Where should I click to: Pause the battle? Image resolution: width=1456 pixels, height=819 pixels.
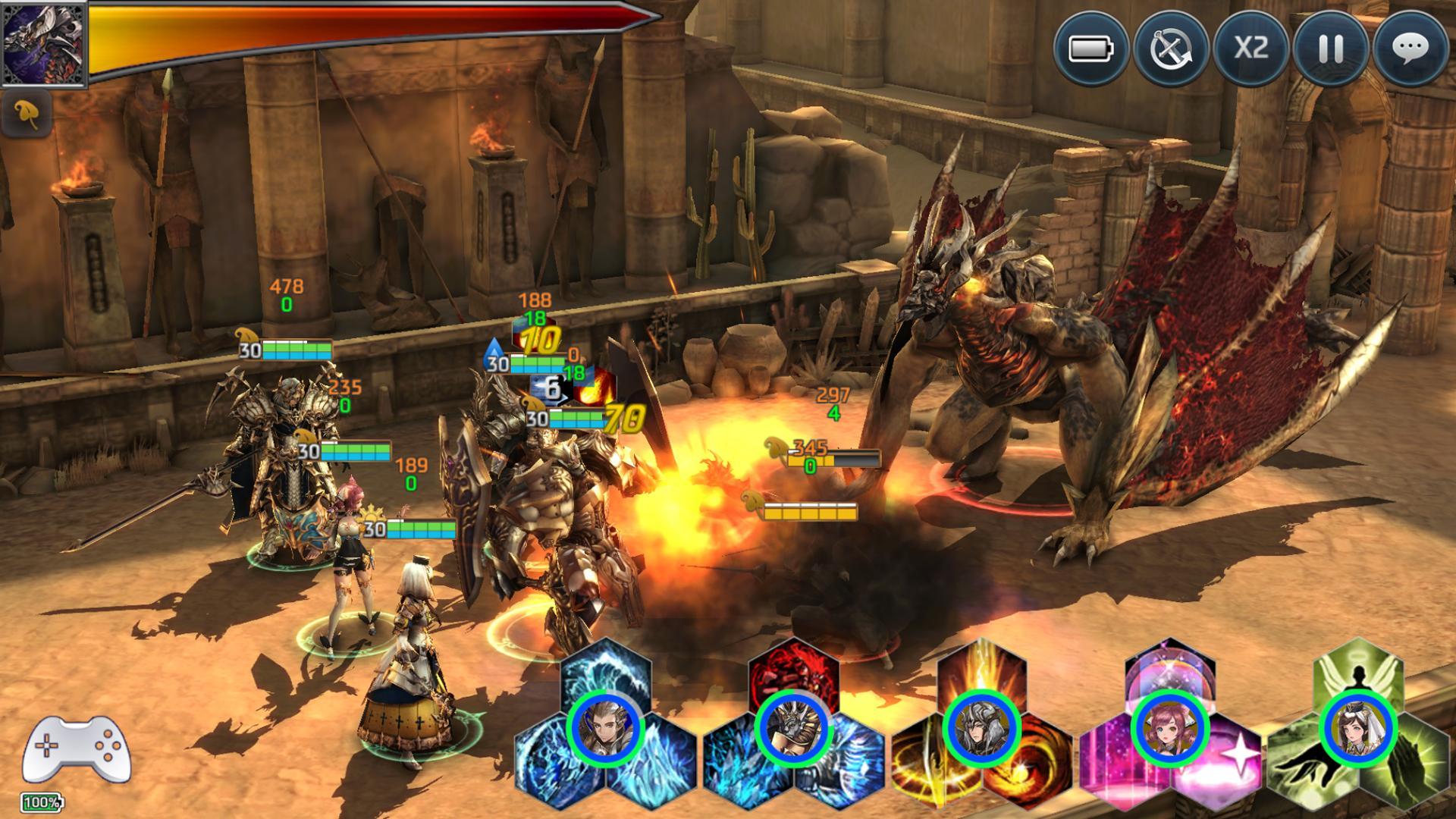click(x=1330, y=49)
